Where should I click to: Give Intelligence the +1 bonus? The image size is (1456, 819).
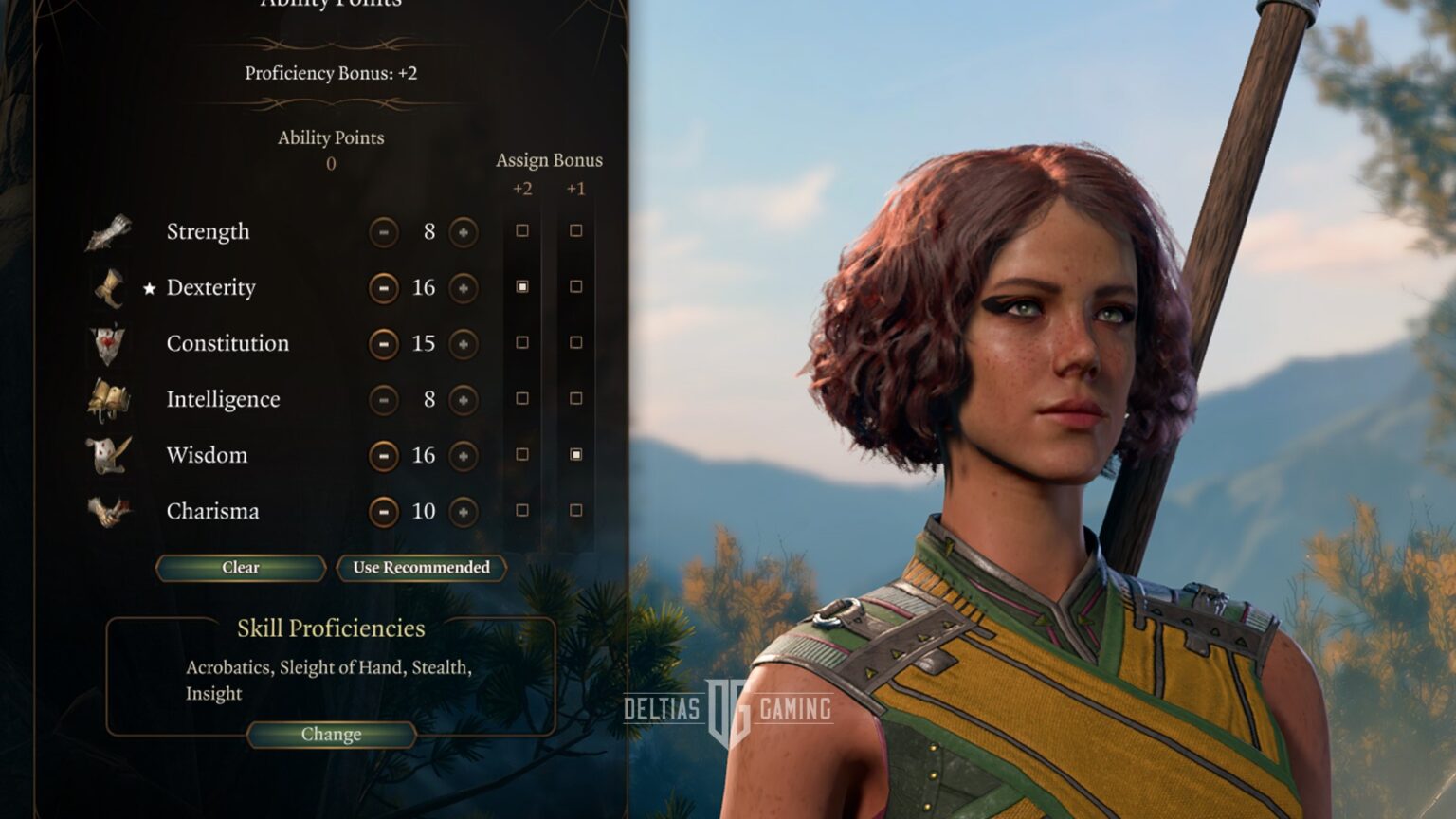pos(575,399)
